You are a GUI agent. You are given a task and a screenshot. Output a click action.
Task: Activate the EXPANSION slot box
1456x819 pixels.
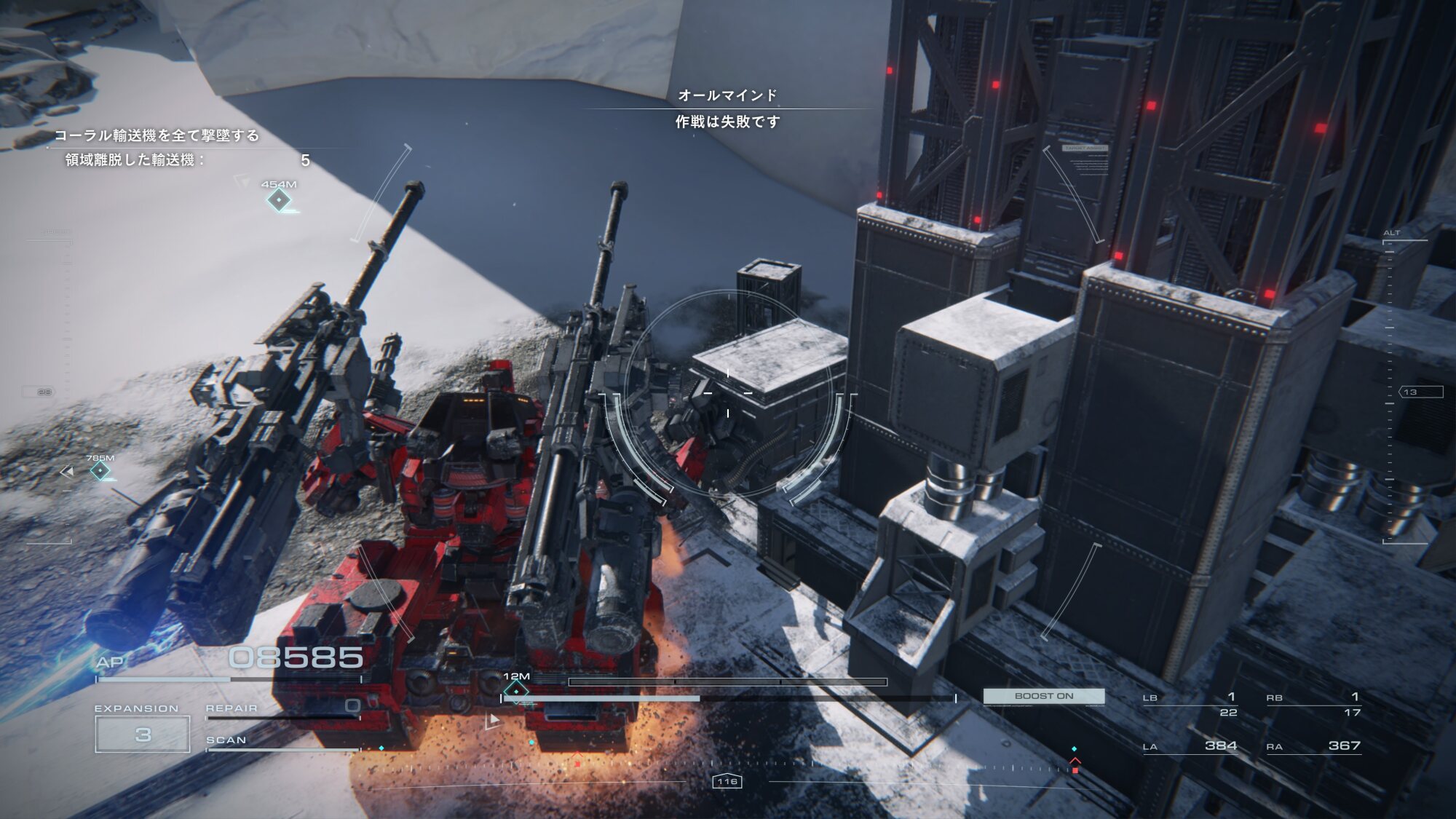point(143,734)
